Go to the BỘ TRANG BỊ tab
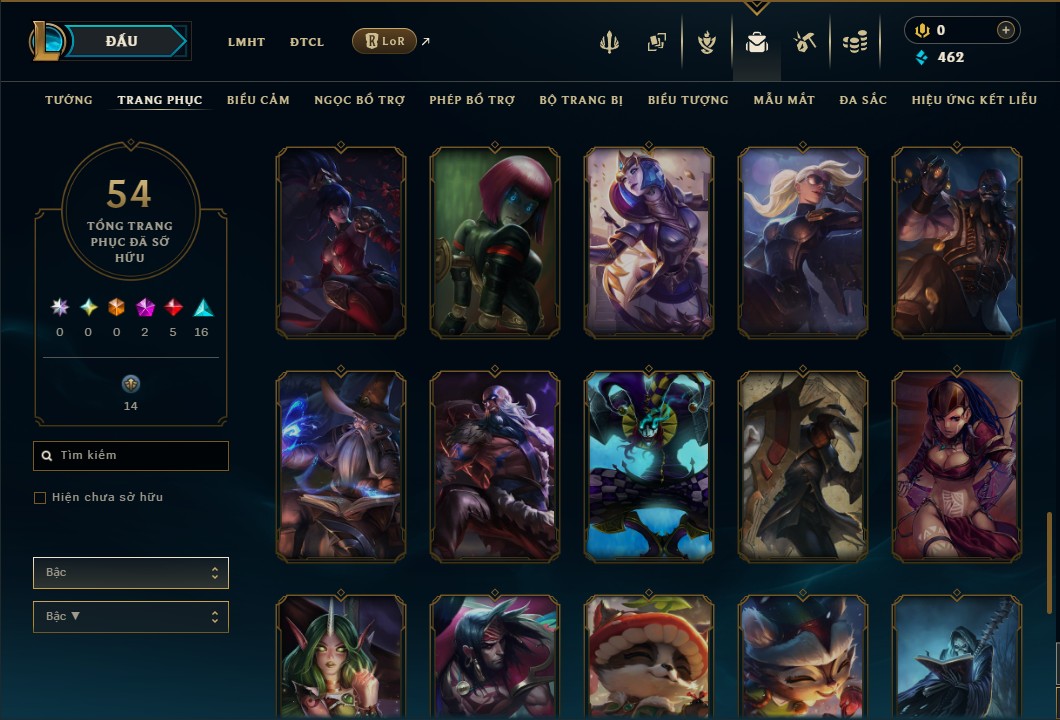The image size is (1060, 720). 581,100
